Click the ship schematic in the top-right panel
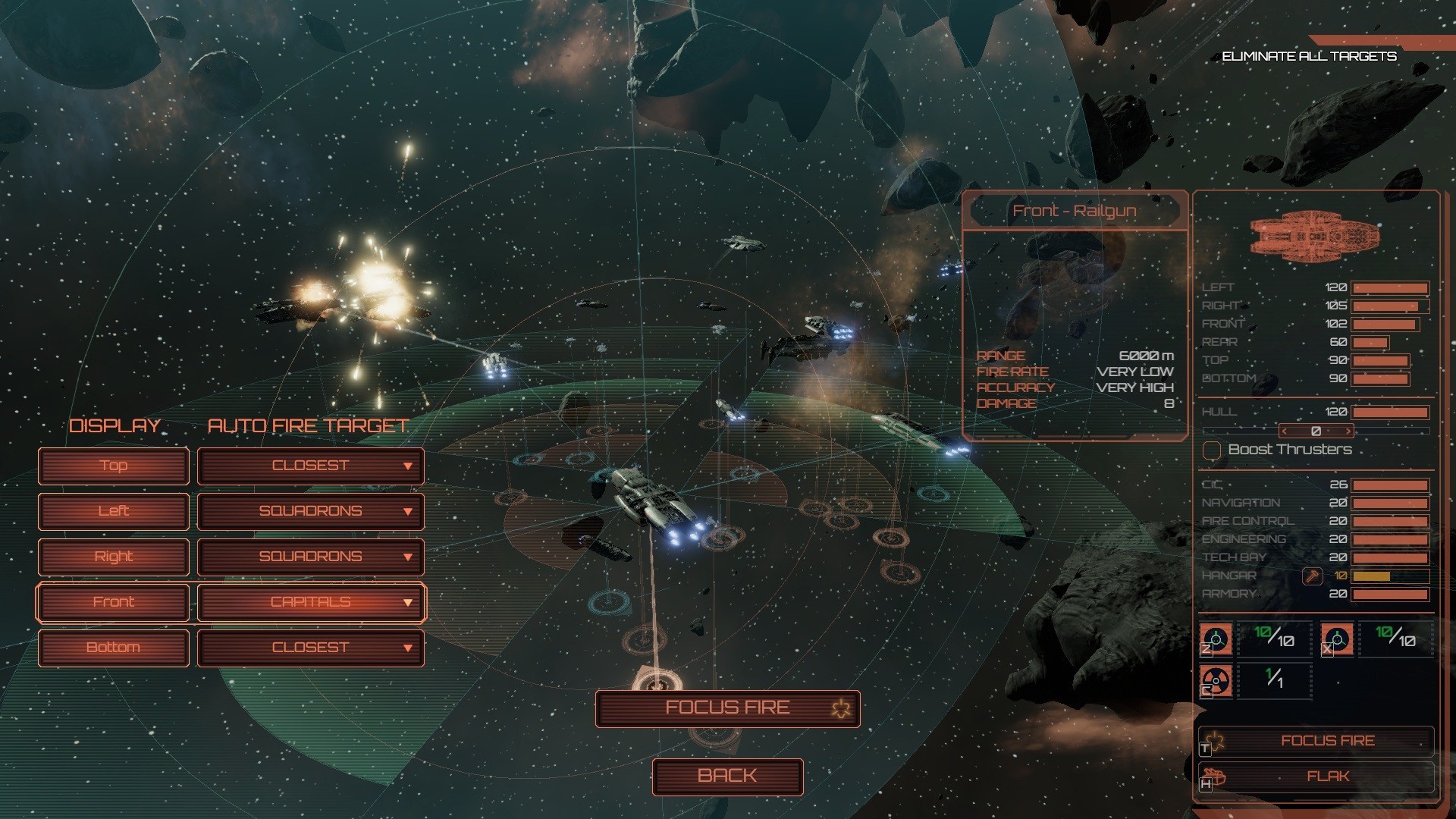 click(1317, 237)
